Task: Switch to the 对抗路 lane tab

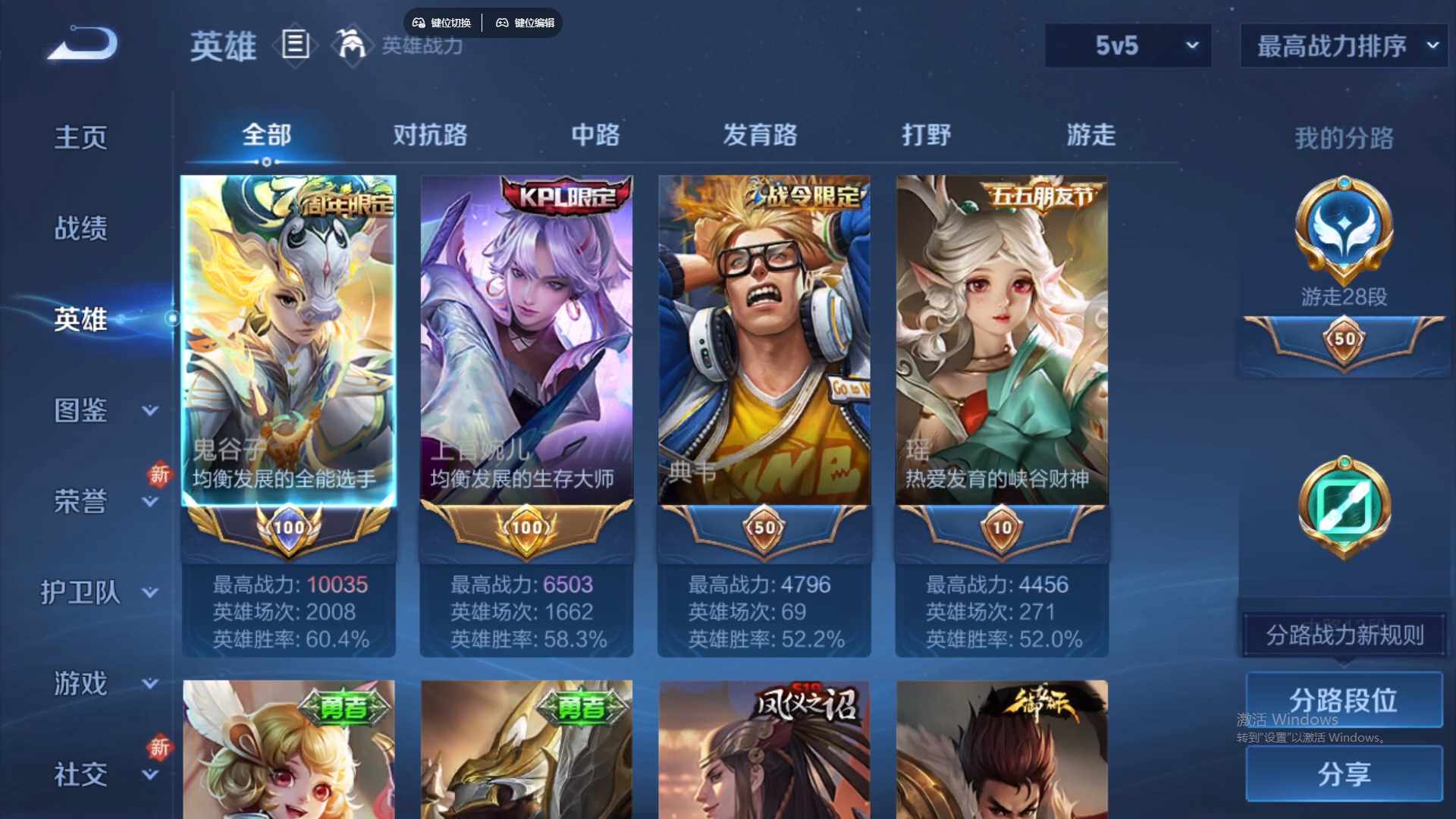Action: (430, 135)
